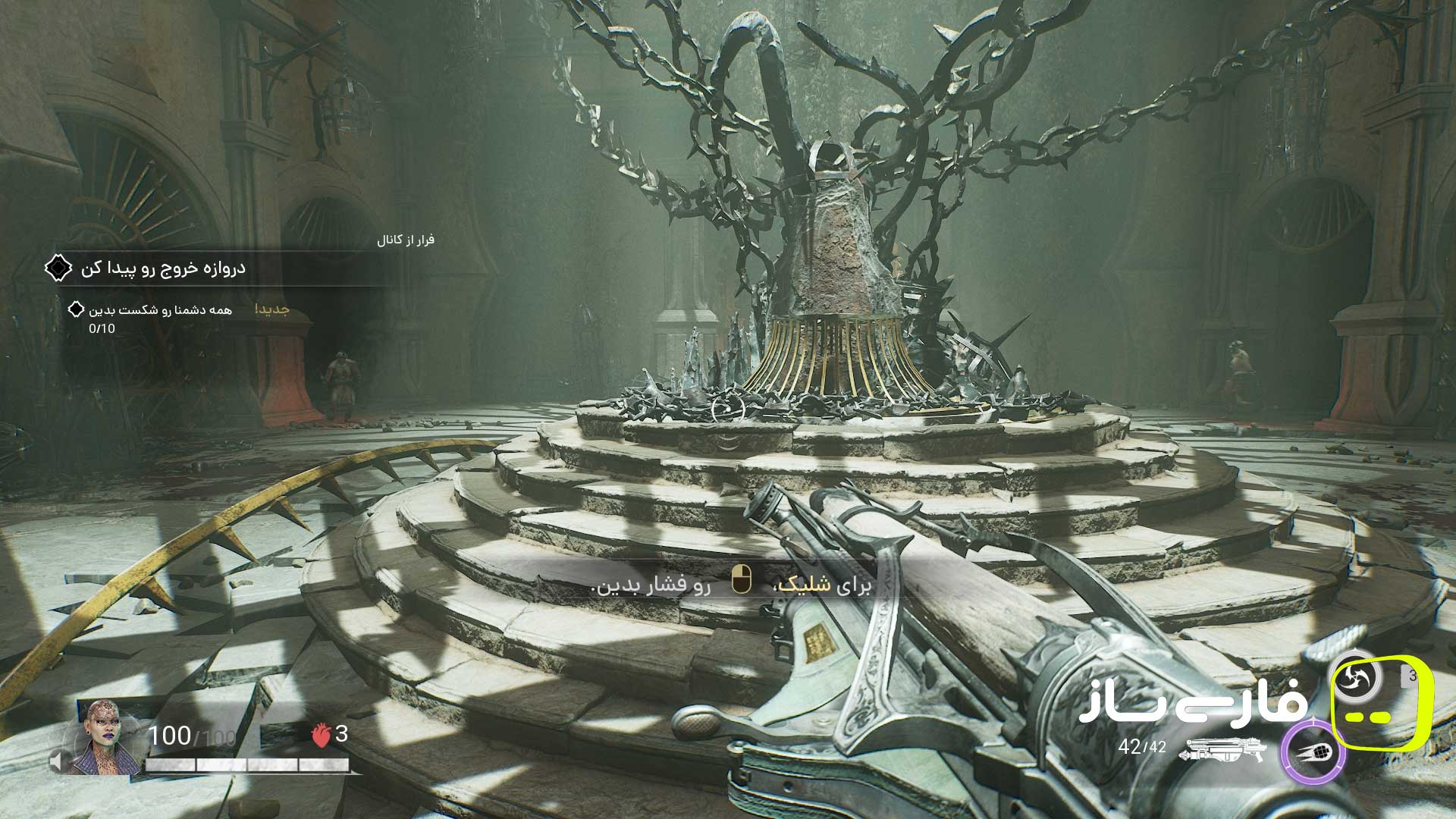This screenshot has height=819, width=1456.
Task: Toggle the speaker icon beside the portrait
Action: (x=57, y=761)
